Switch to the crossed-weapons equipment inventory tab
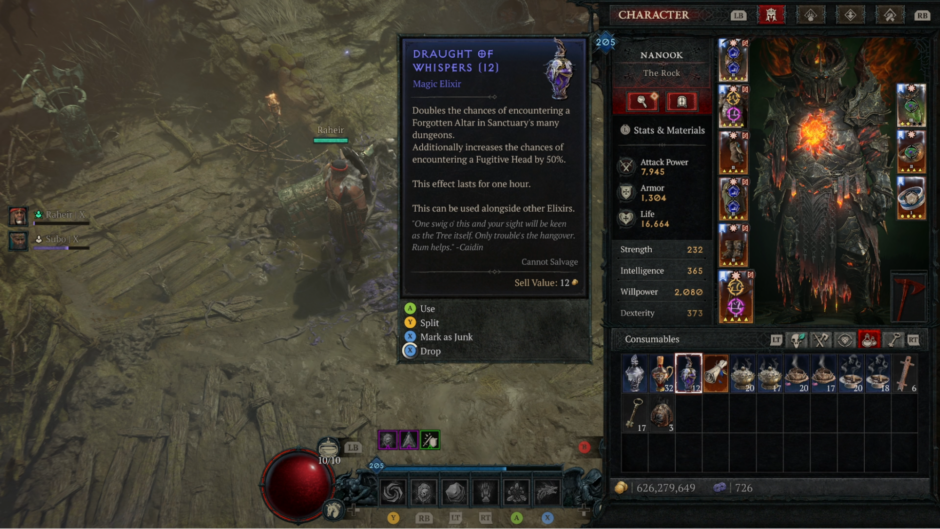This screenshot has height=529, width=940. coord(821,340)
